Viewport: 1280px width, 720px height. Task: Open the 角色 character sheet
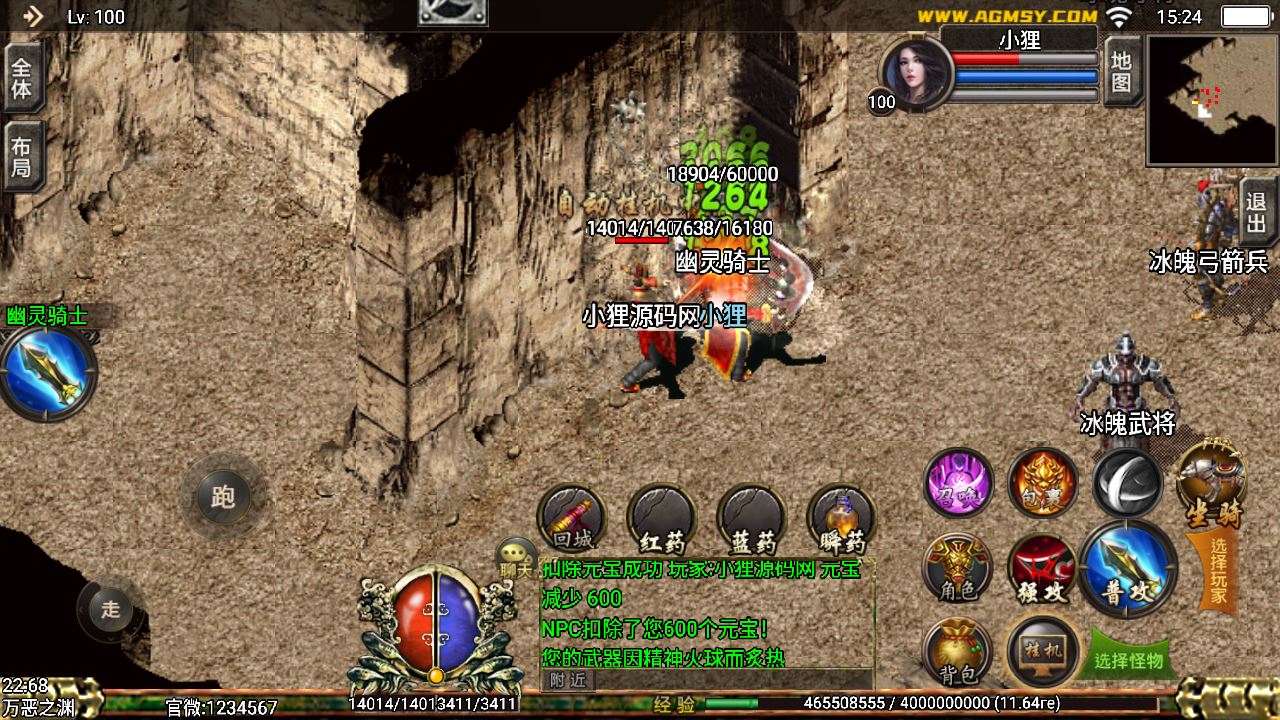click(x=957, y=569)
